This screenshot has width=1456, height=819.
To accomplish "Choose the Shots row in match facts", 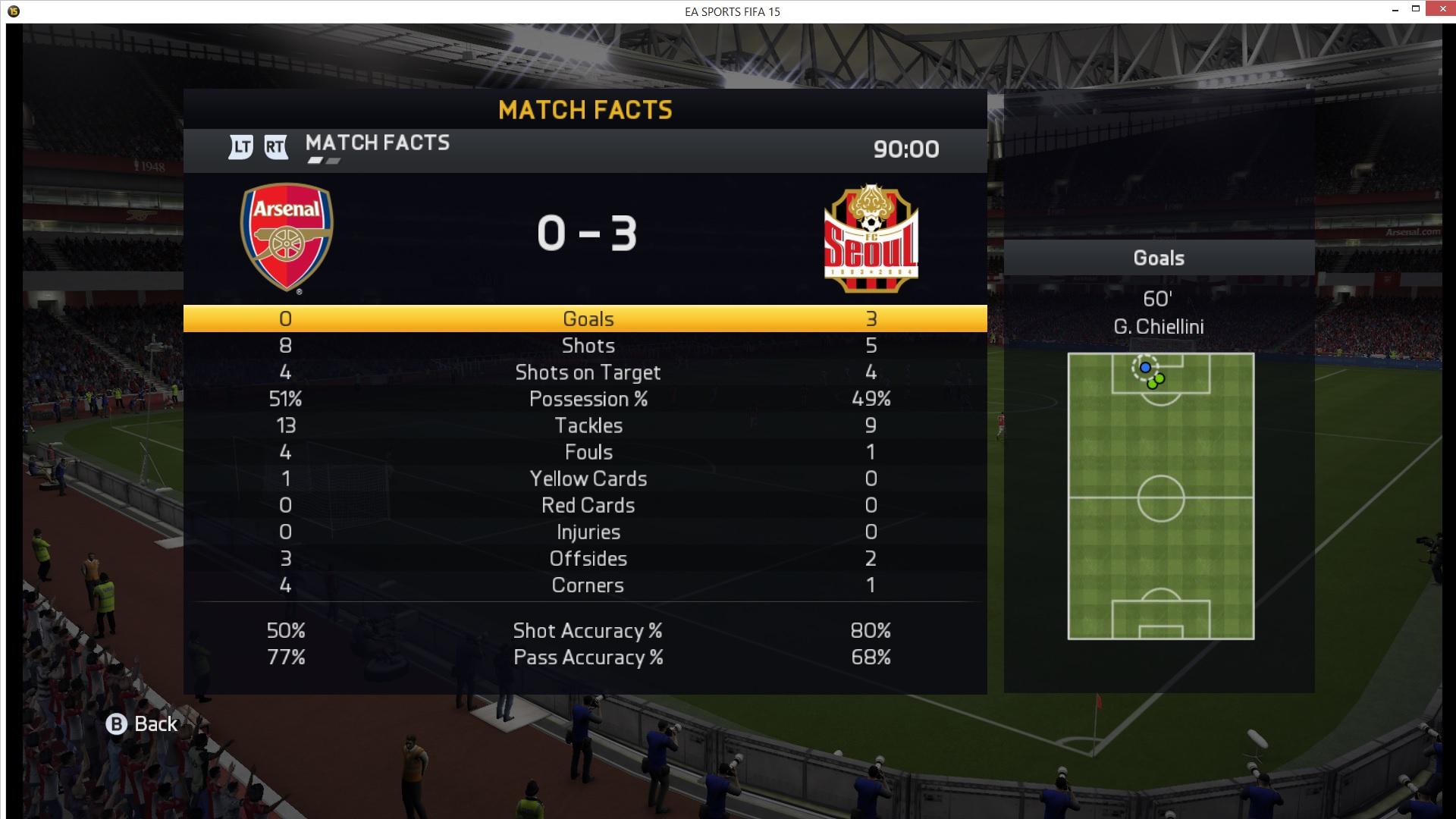I will [588, 346].
